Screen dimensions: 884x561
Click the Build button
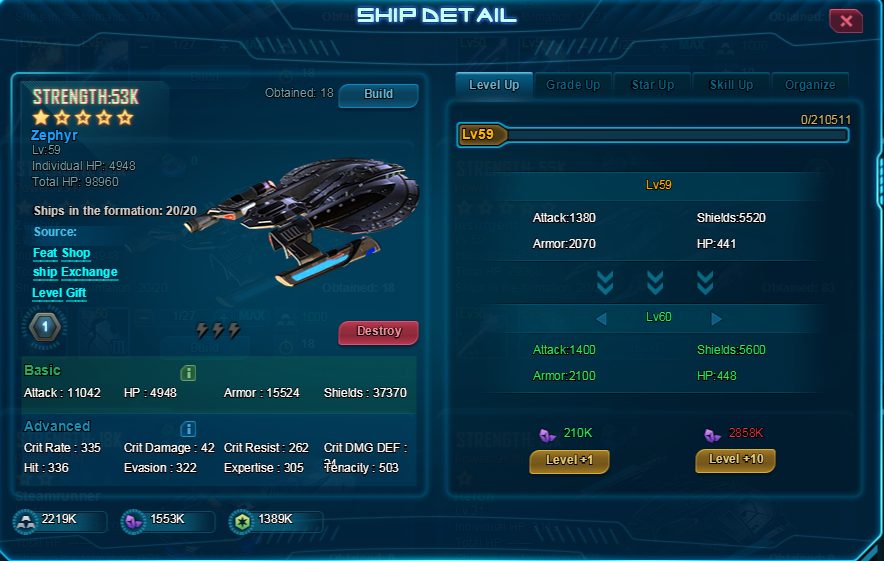pos(378,95)
